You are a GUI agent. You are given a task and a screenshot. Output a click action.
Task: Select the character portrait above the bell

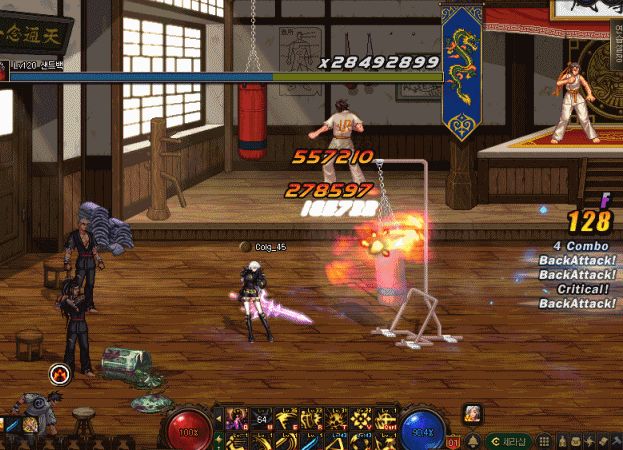(x=472, y=413)
